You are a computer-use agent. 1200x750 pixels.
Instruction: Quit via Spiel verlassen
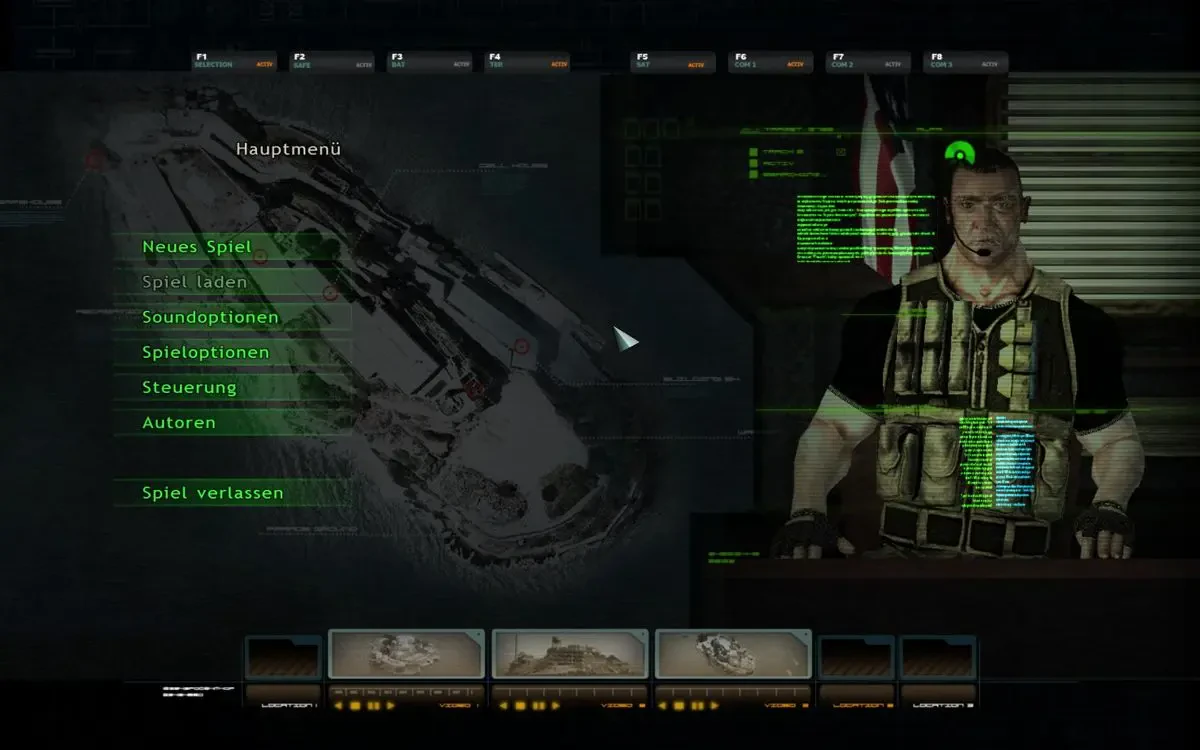coord(213,493)
